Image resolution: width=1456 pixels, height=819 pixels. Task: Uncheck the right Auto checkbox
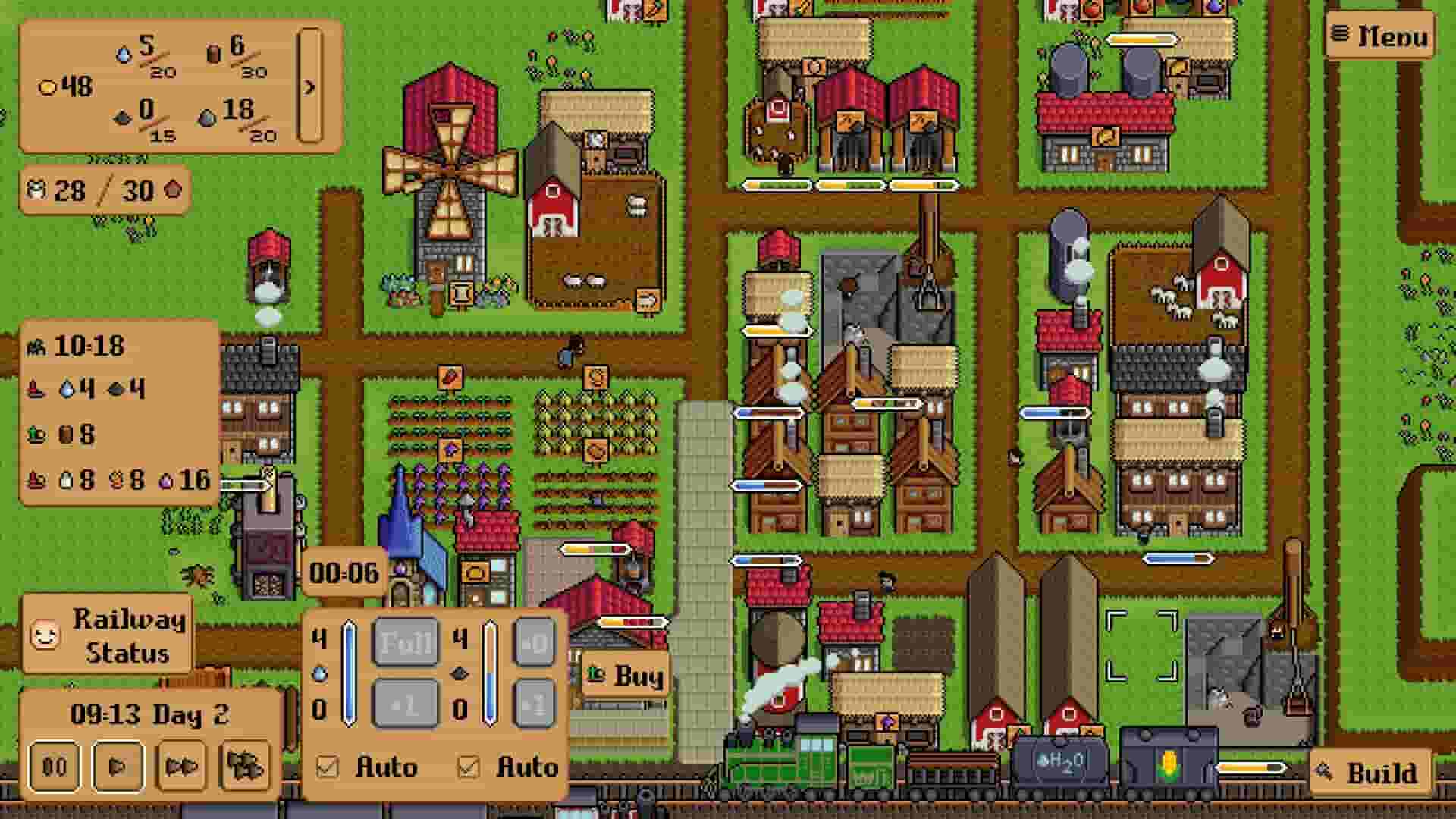pyautogui.click(x=471, y=767)
